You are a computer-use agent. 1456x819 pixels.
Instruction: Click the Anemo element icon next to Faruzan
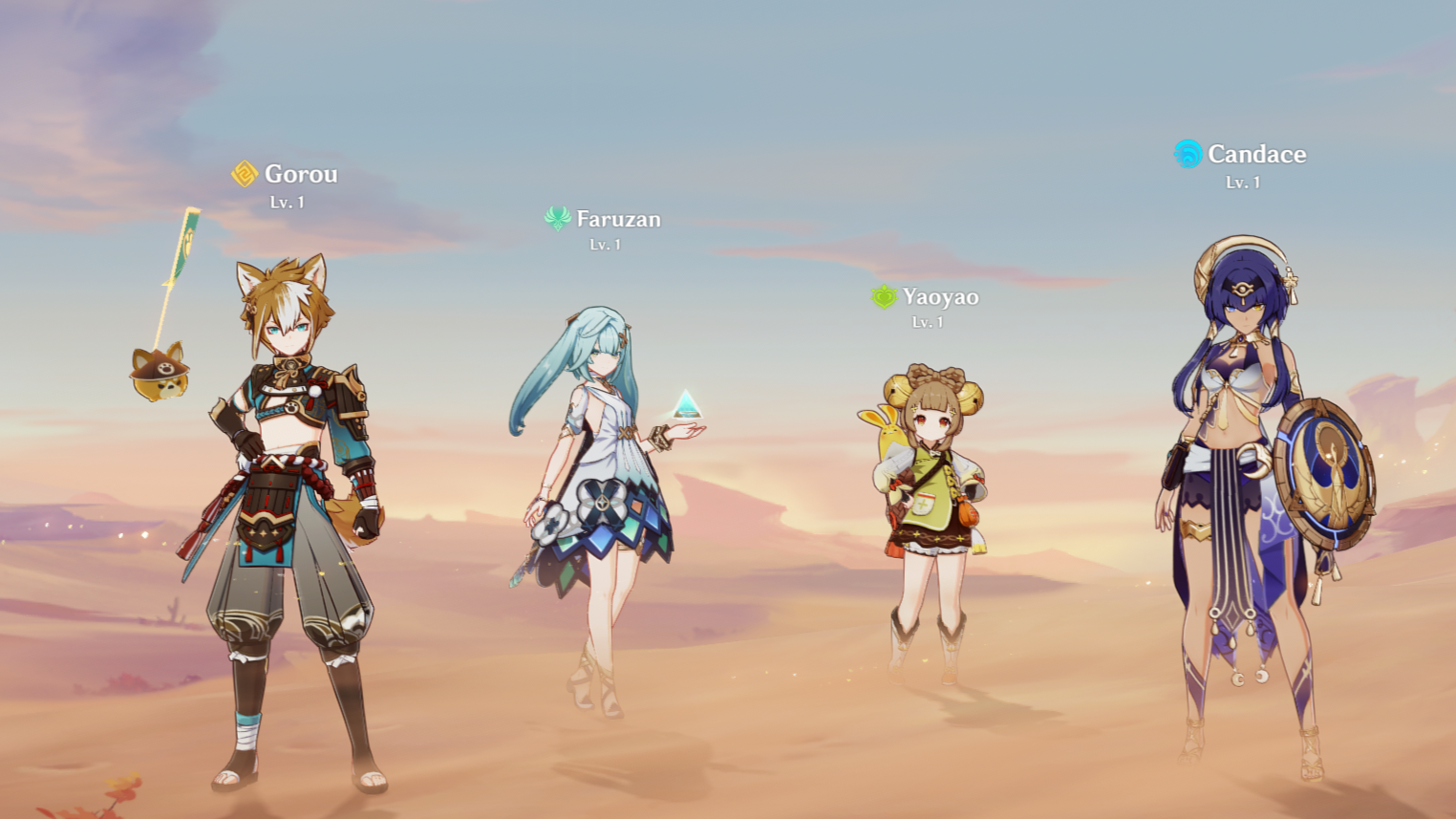[x=559, y=218]
